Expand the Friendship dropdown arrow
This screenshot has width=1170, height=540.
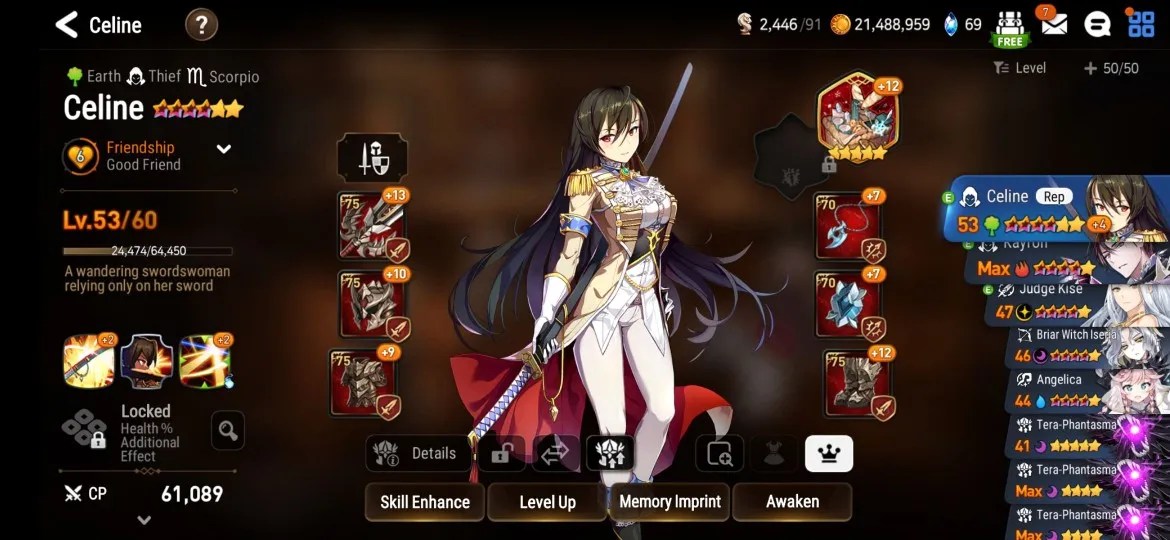click(x=224, y=149)
